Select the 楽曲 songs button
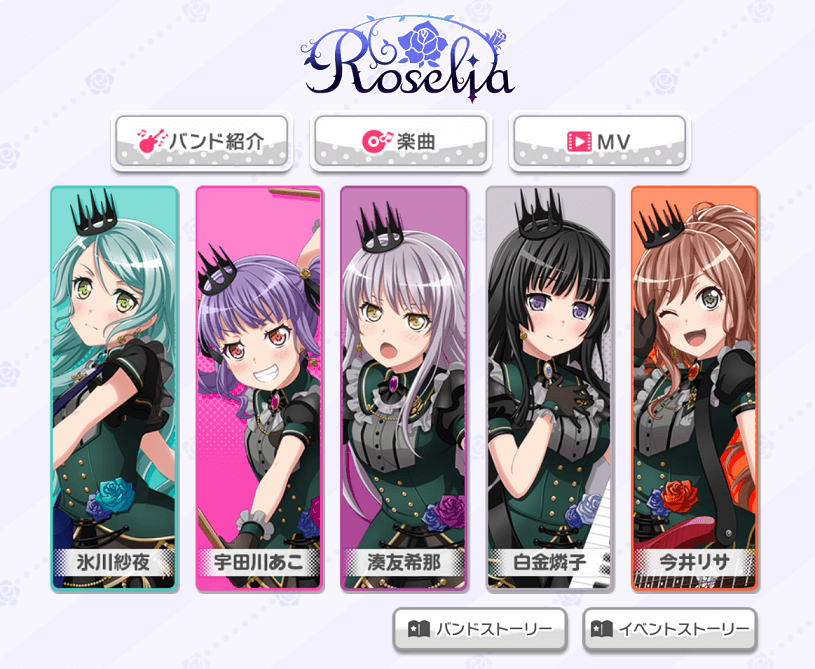 click(400, 141)
